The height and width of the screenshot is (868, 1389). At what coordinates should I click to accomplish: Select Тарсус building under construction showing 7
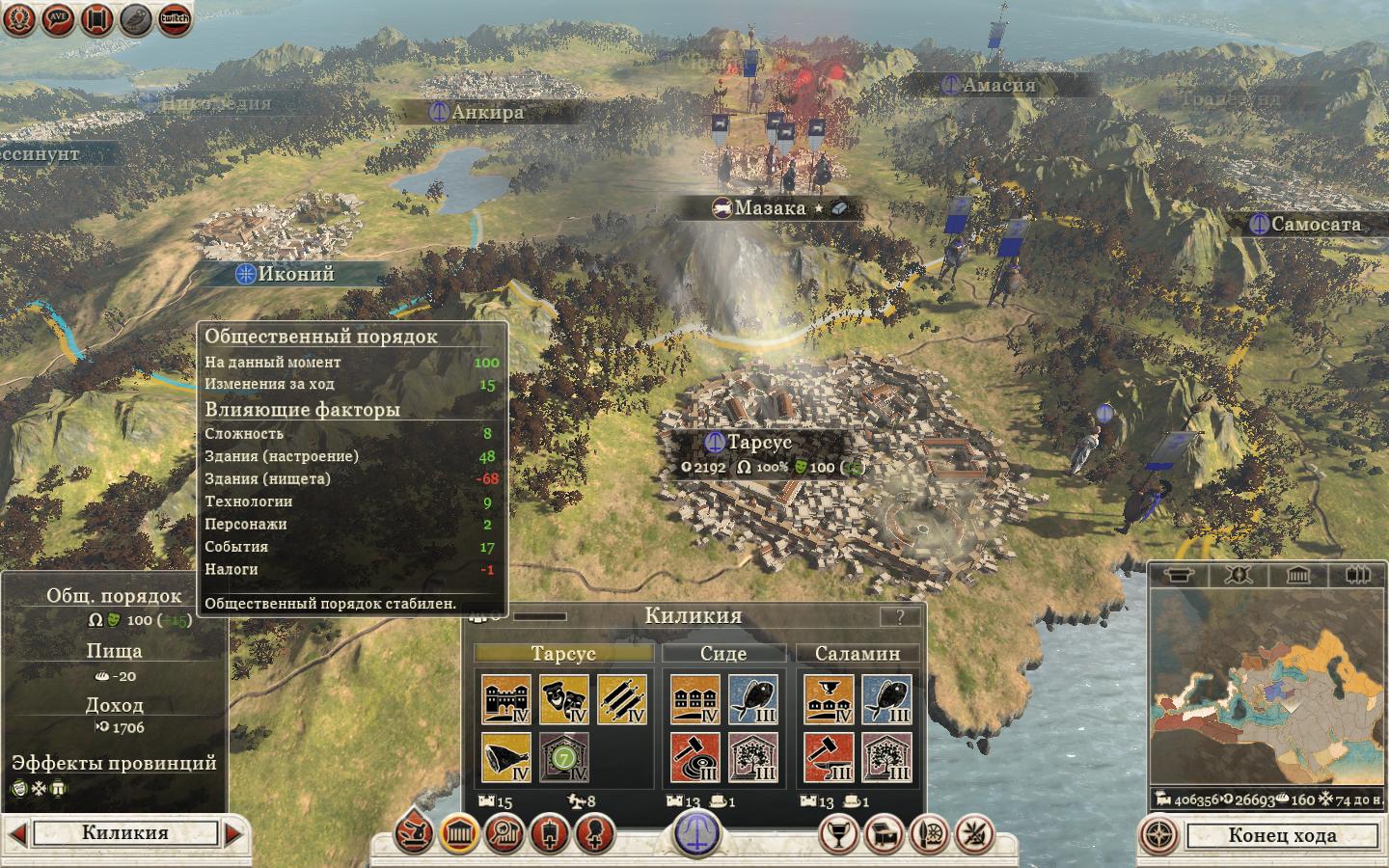564,758
